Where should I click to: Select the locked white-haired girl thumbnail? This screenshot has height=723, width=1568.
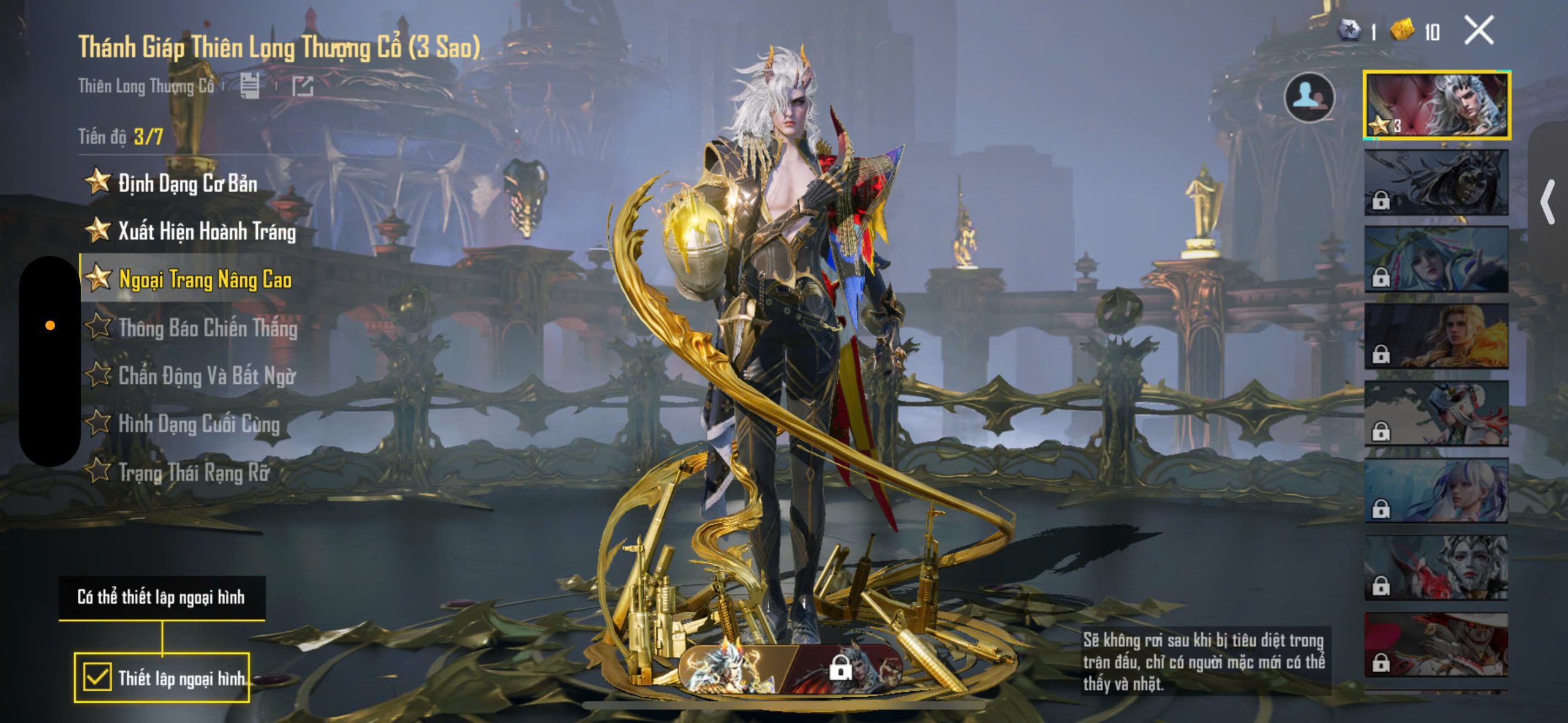(1436, 491)
